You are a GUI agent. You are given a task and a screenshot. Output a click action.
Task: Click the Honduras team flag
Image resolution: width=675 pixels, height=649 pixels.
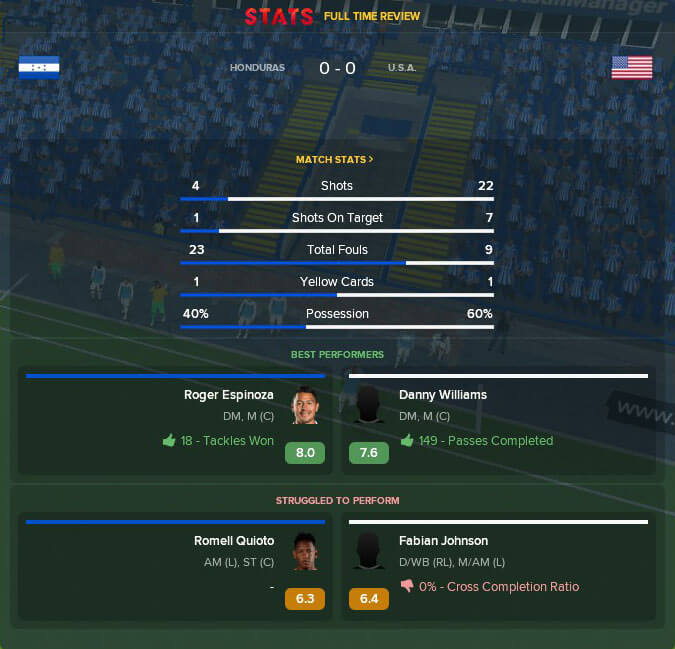(39, 67)
